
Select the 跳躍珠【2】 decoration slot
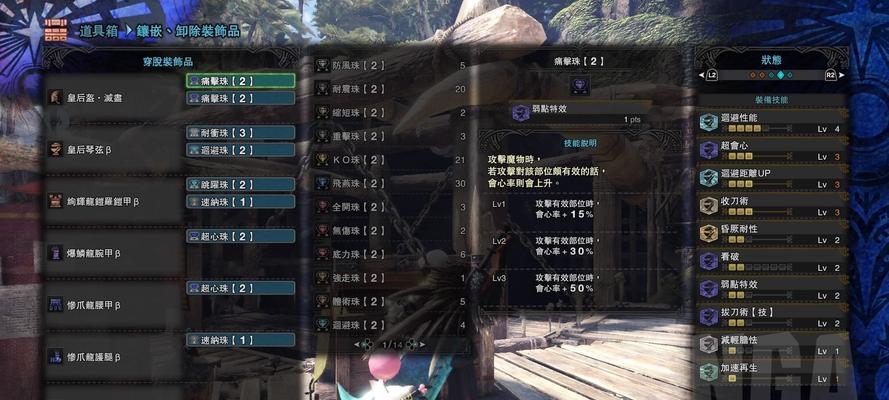point(240,184)
